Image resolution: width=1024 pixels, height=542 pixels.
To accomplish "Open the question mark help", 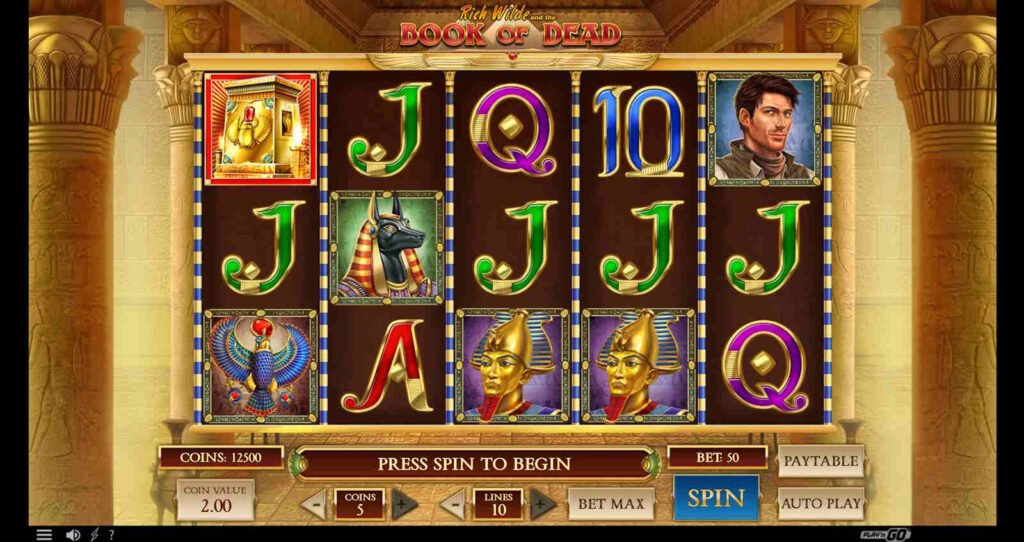I will [x=111, y=535].
